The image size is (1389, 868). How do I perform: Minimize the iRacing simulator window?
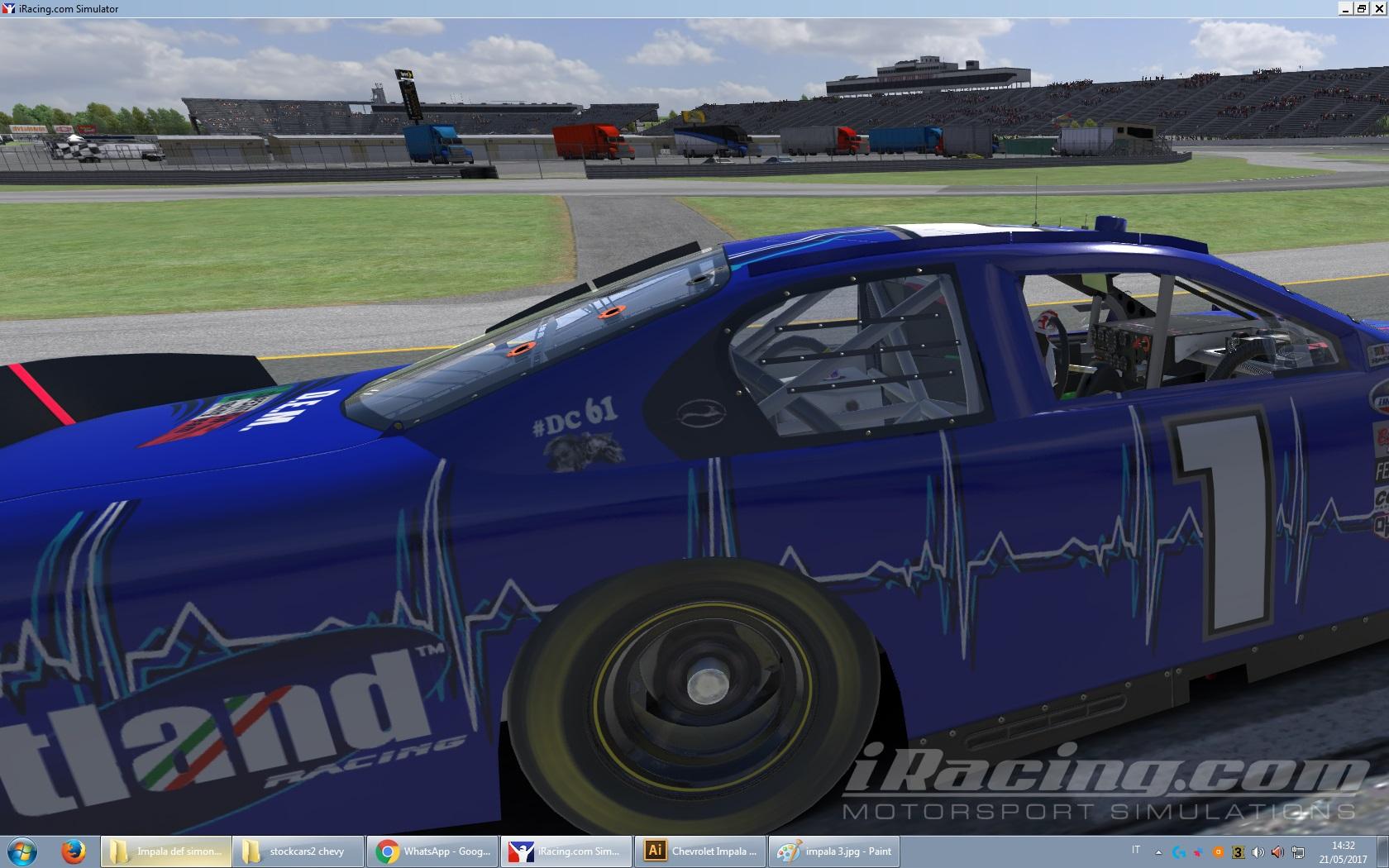[x=1347, y=8]
